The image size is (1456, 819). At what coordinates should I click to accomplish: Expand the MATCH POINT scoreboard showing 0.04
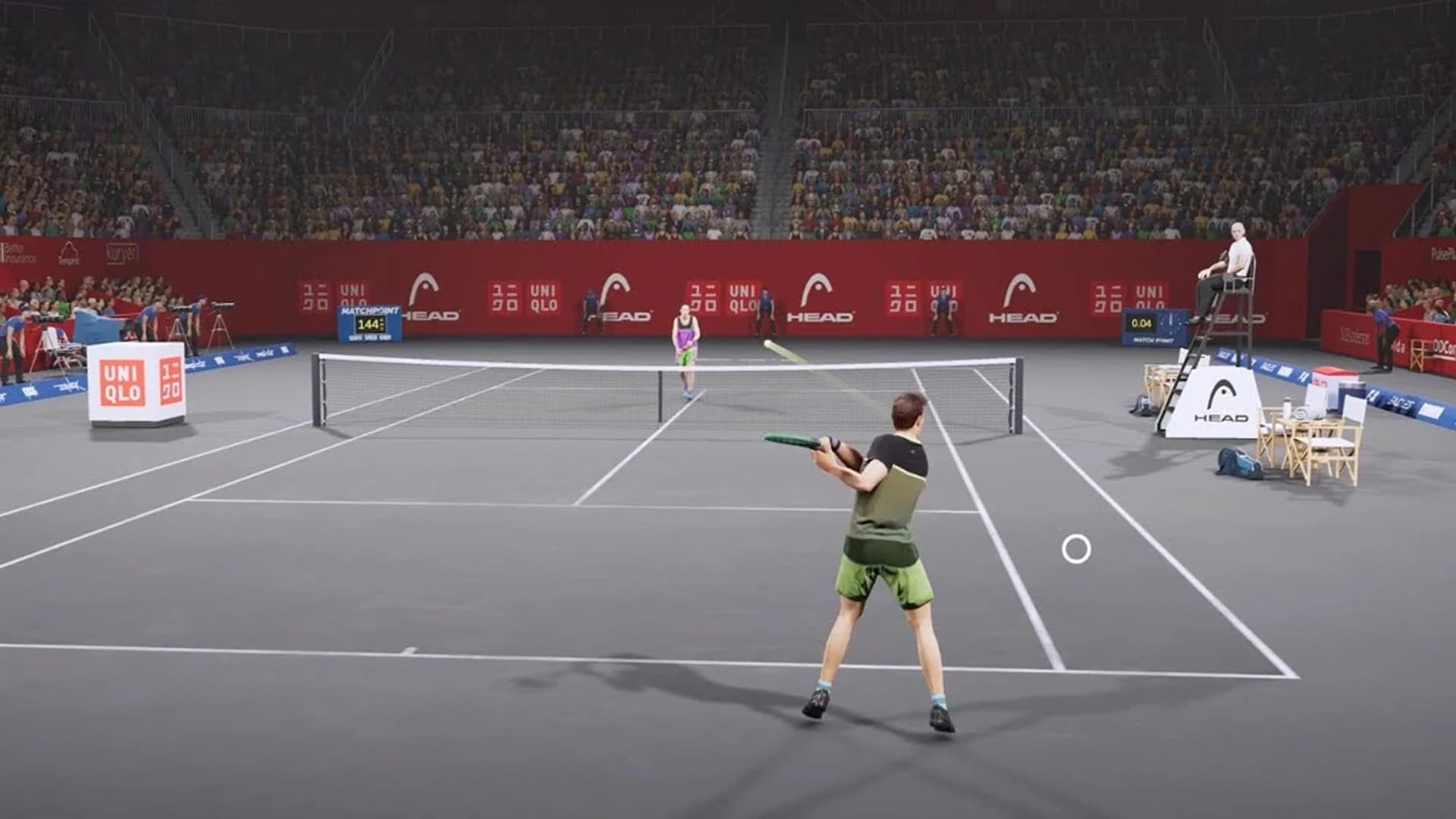[1153, 328]
